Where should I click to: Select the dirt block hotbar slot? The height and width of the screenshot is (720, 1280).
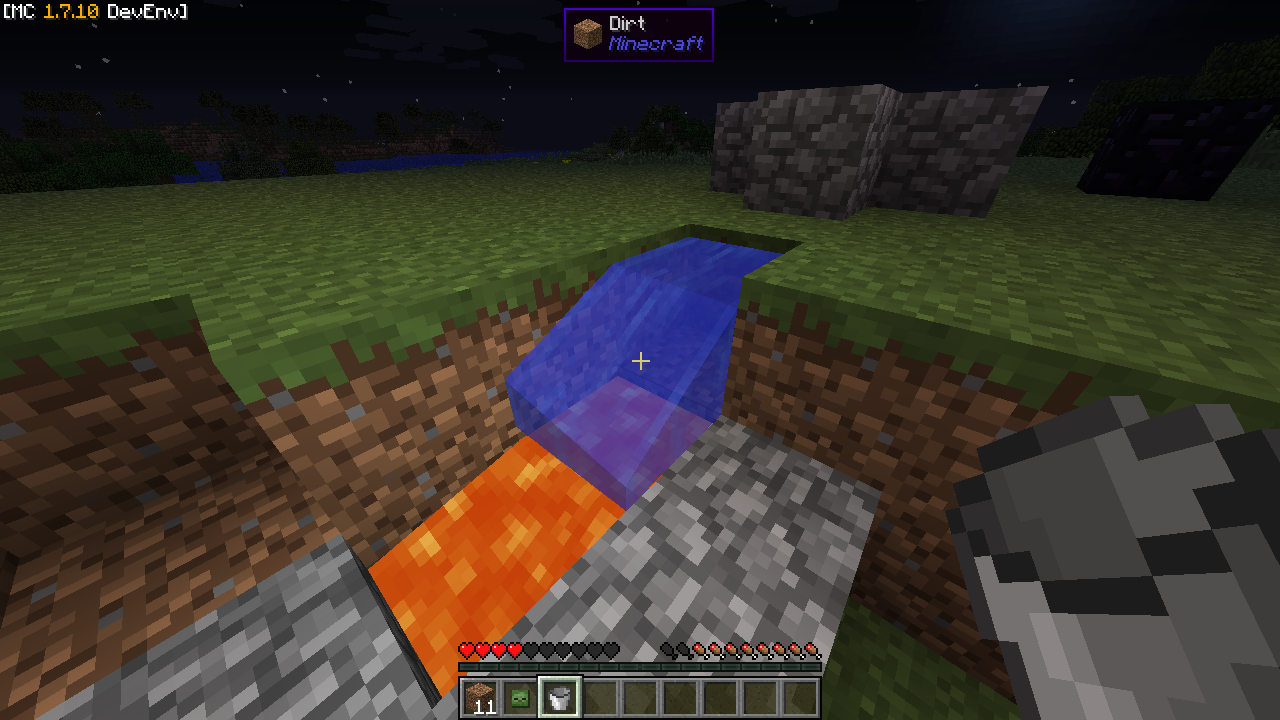pos(480,698)
